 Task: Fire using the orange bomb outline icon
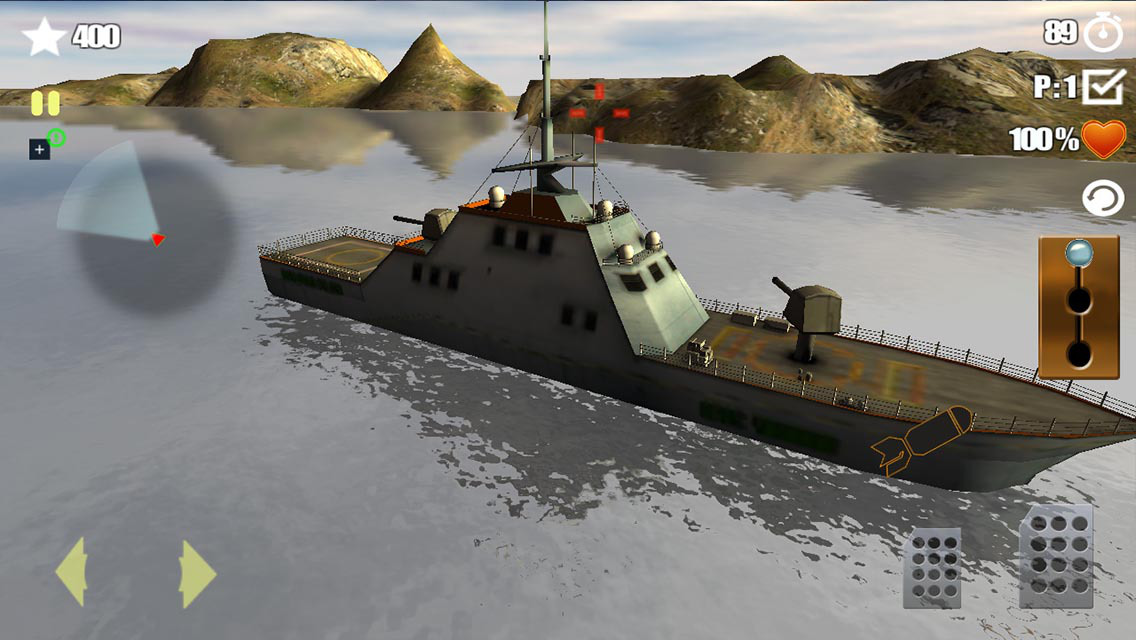(x=921, y=438)
